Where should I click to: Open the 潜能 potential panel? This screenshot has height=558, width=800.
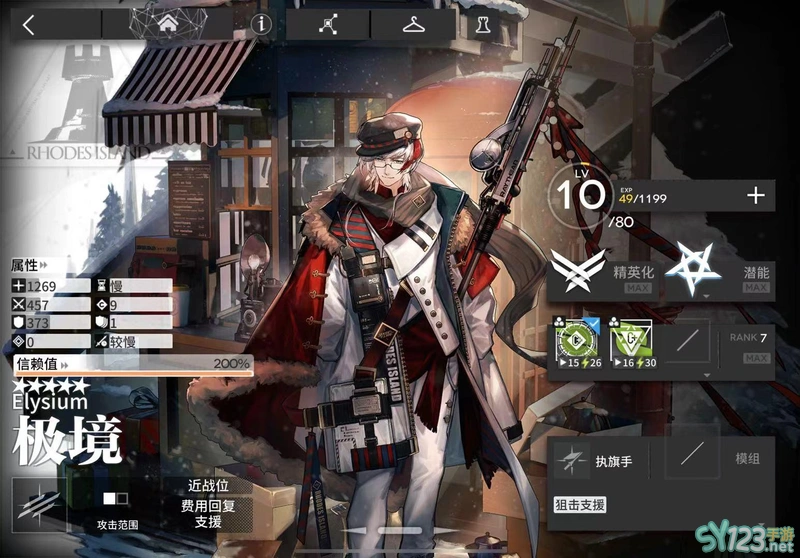720,272
